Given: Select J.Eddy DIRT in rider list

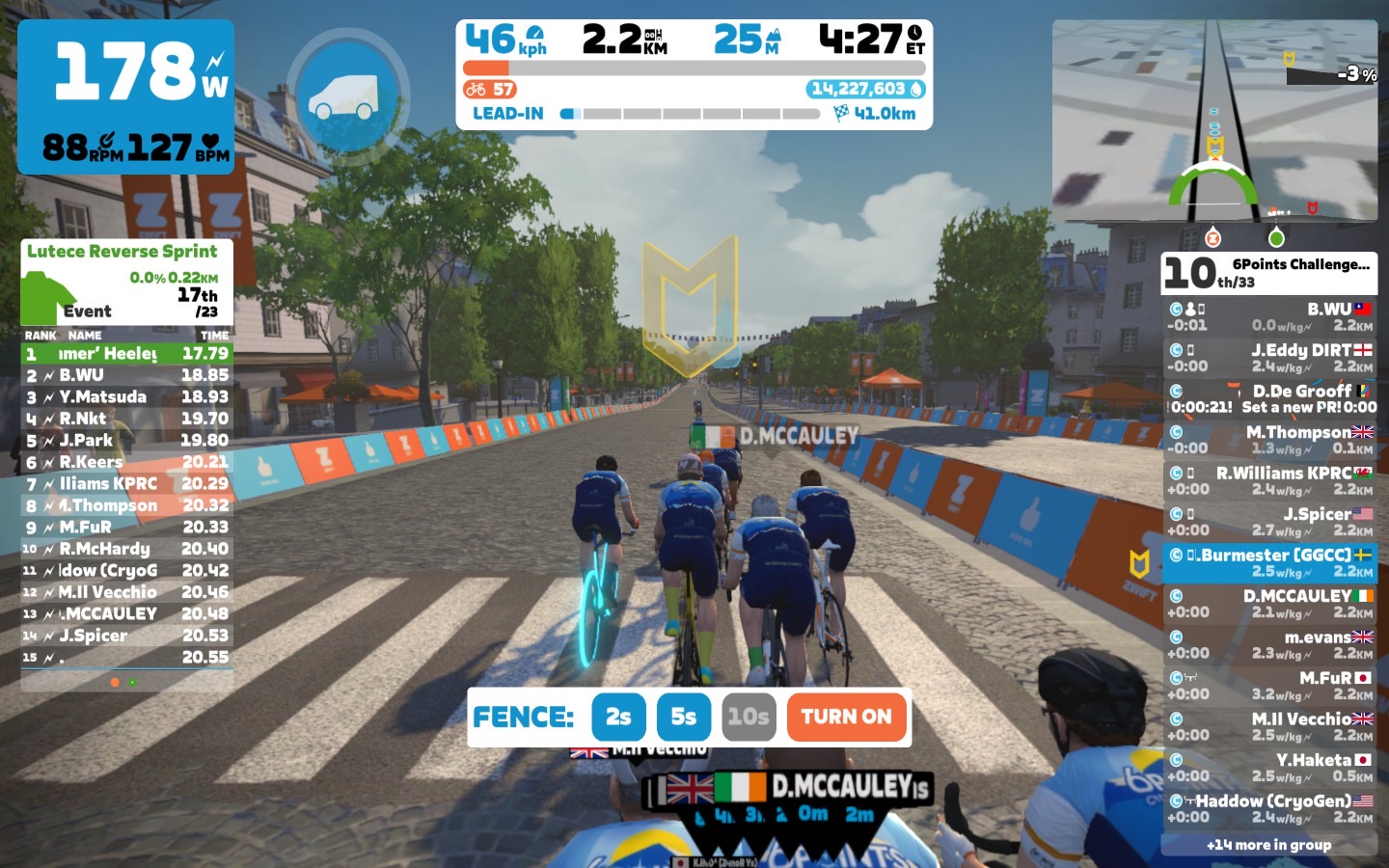Looking at the screenshot, I should (x=1269, y=358).
